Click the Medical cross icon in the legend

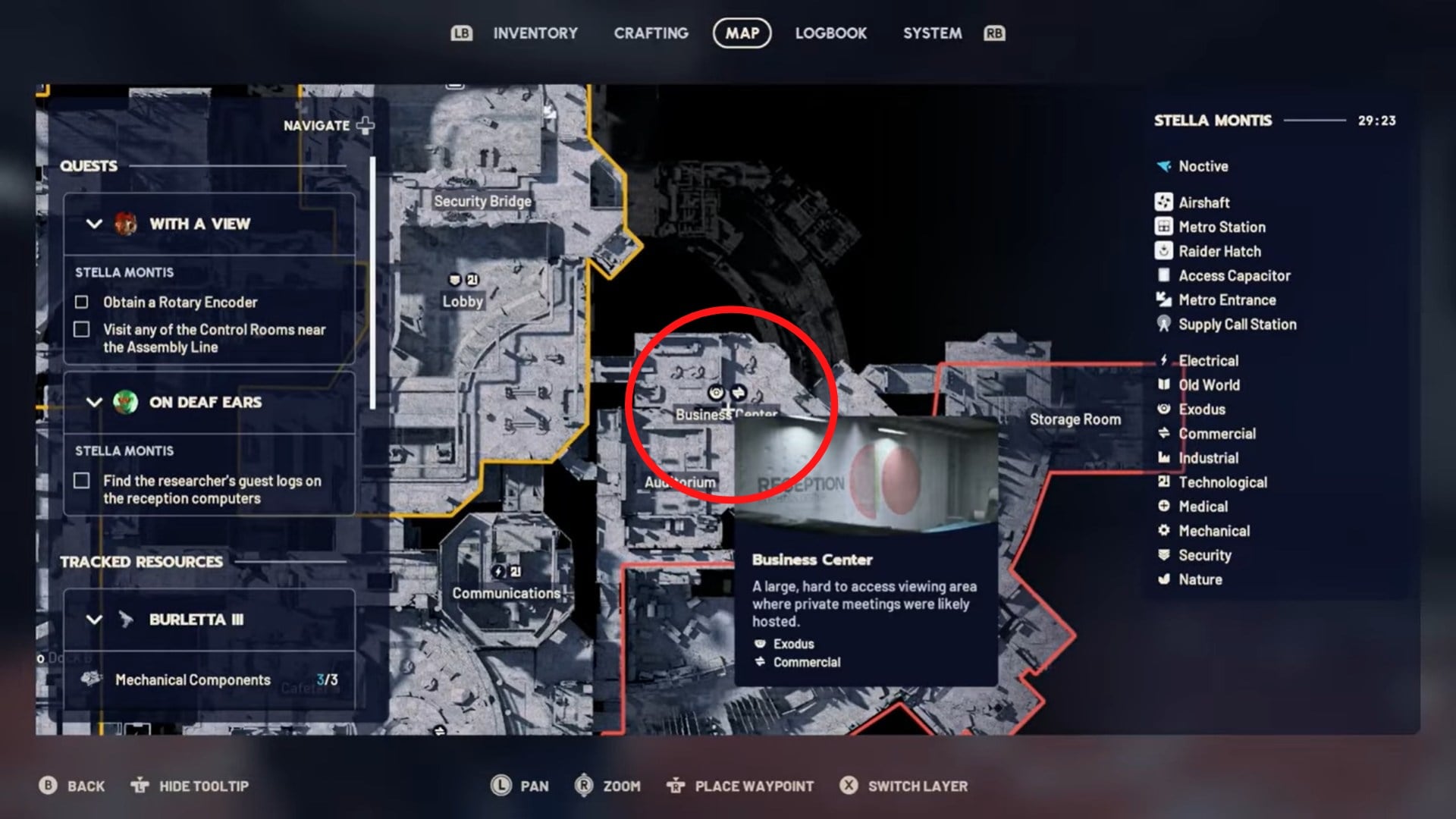tap(1163, 507)
